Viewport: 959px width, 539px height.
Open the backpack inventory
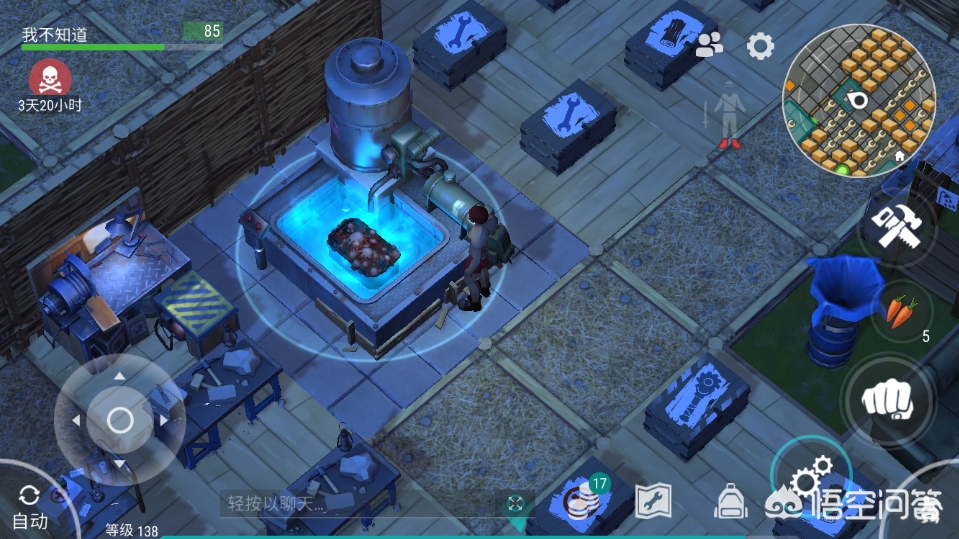pyautogui.click(x=731, y=500)
